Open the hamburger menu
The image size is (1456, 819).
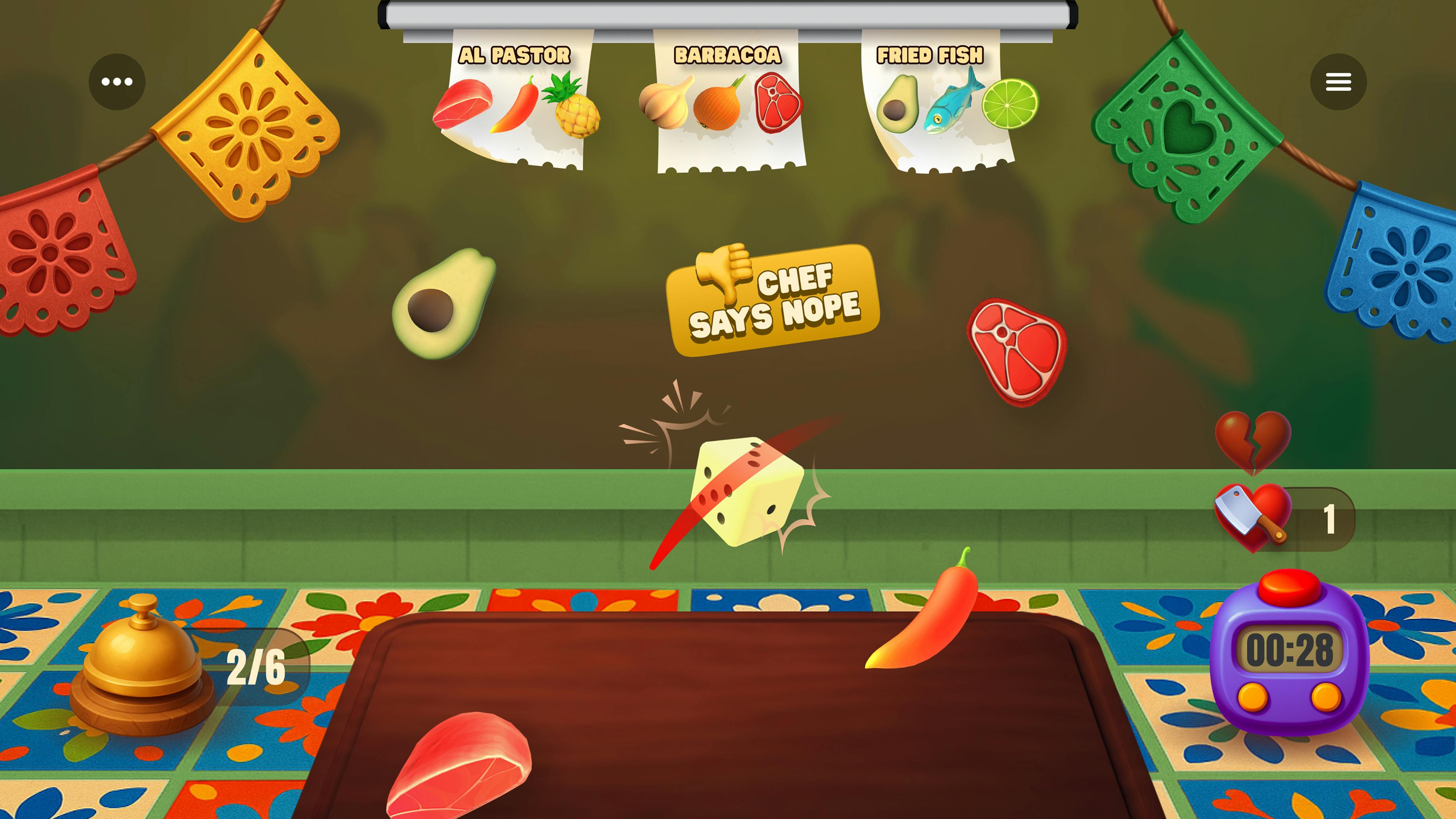click(x=1338, y=82)
